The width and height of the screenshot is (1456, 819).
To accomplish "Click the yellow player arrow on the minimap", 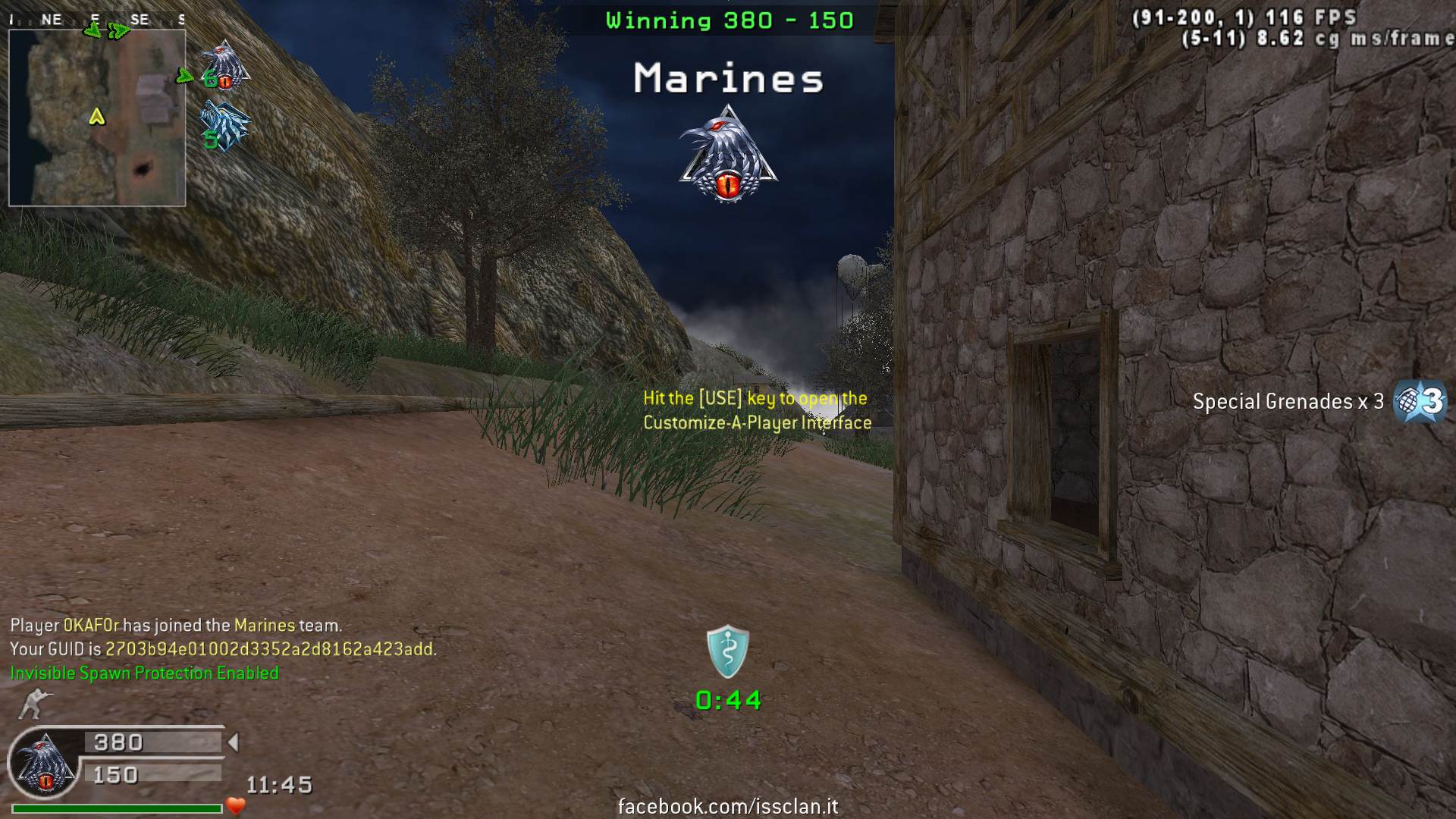I will [96, 117].
